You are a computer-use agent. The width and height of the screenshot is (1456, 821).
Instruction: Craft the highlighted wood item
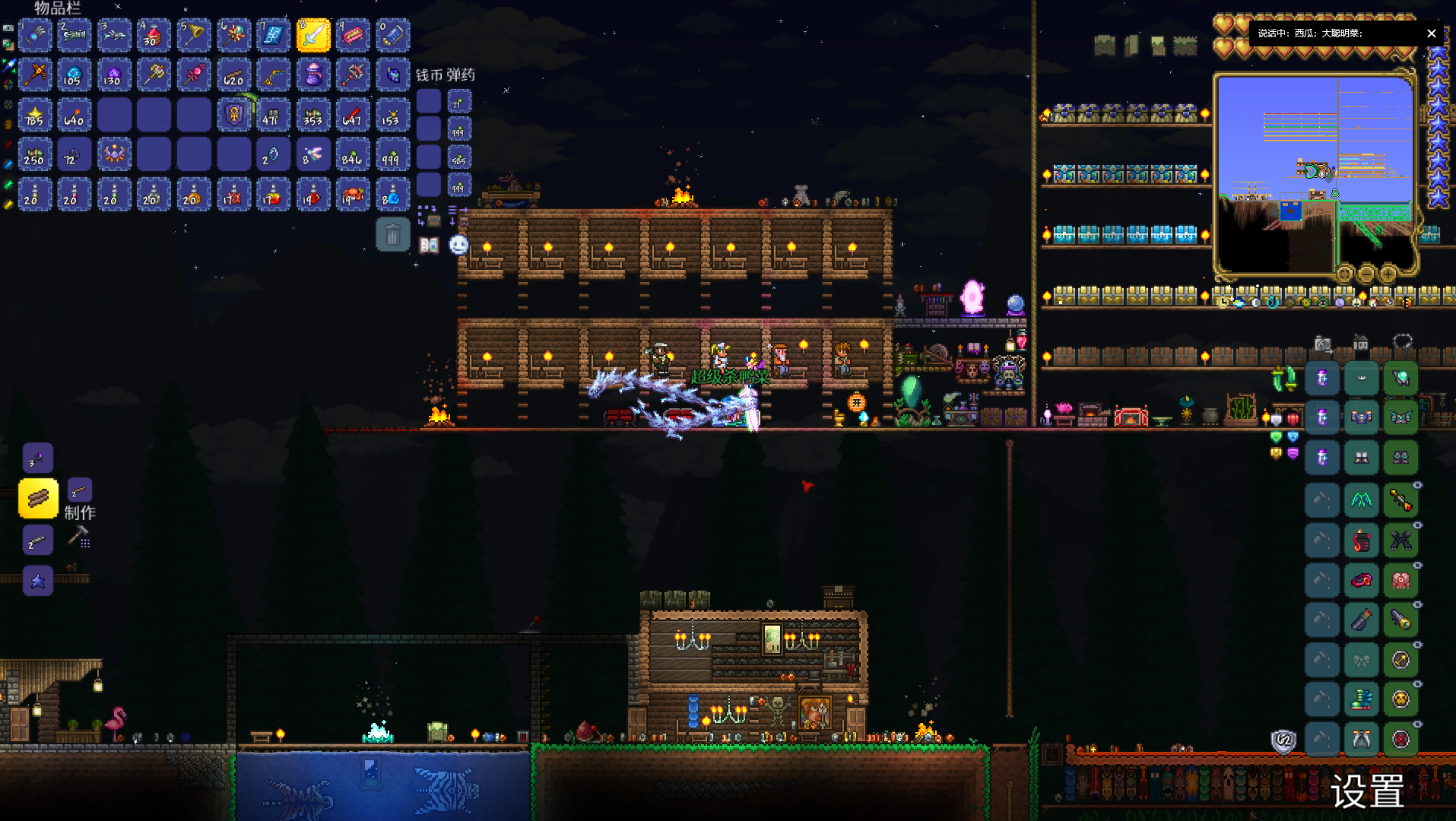(38, 499)
